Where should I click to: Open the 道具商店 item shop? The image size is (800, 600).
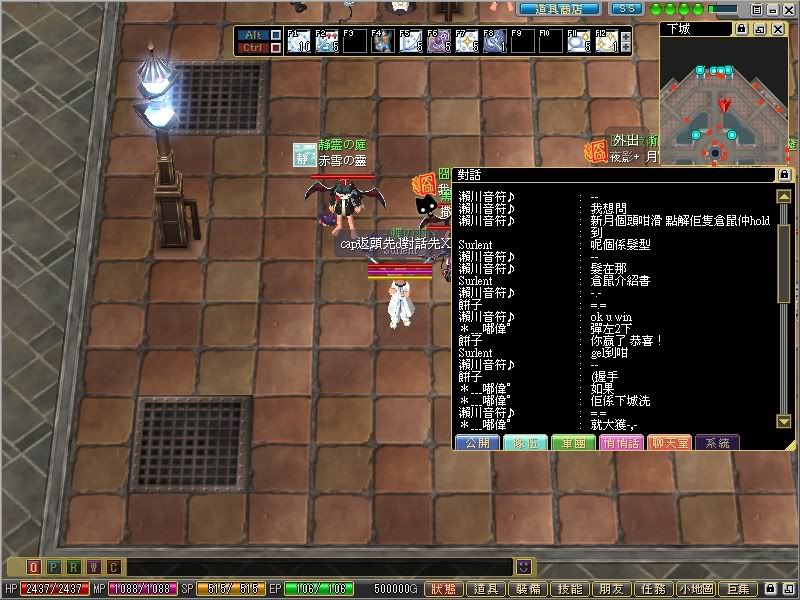tap(553, 8)
